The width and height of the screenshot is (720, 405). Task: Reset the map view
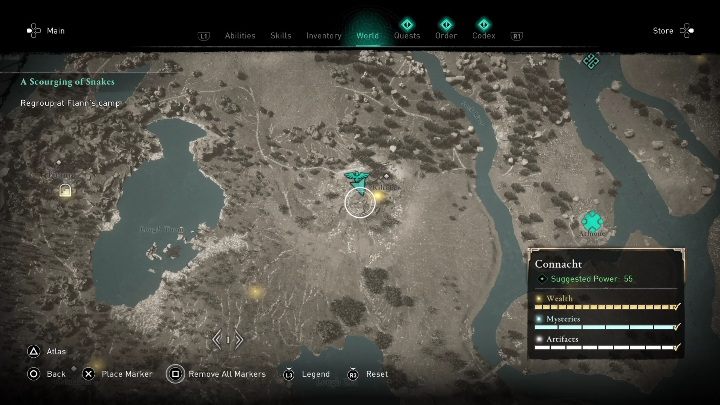[x=368, y=374]
